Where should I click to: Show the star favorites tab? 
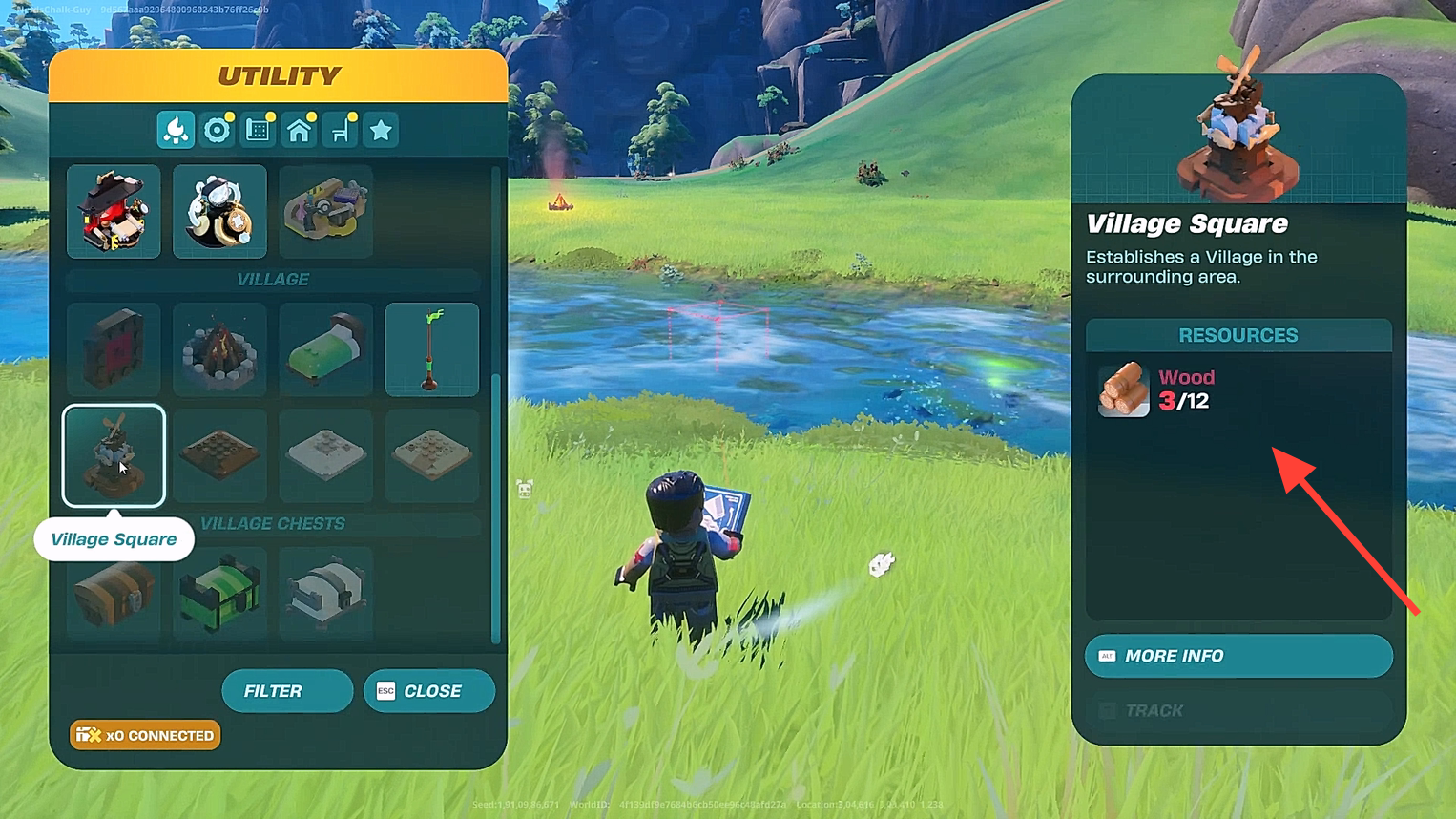point(381,130)
